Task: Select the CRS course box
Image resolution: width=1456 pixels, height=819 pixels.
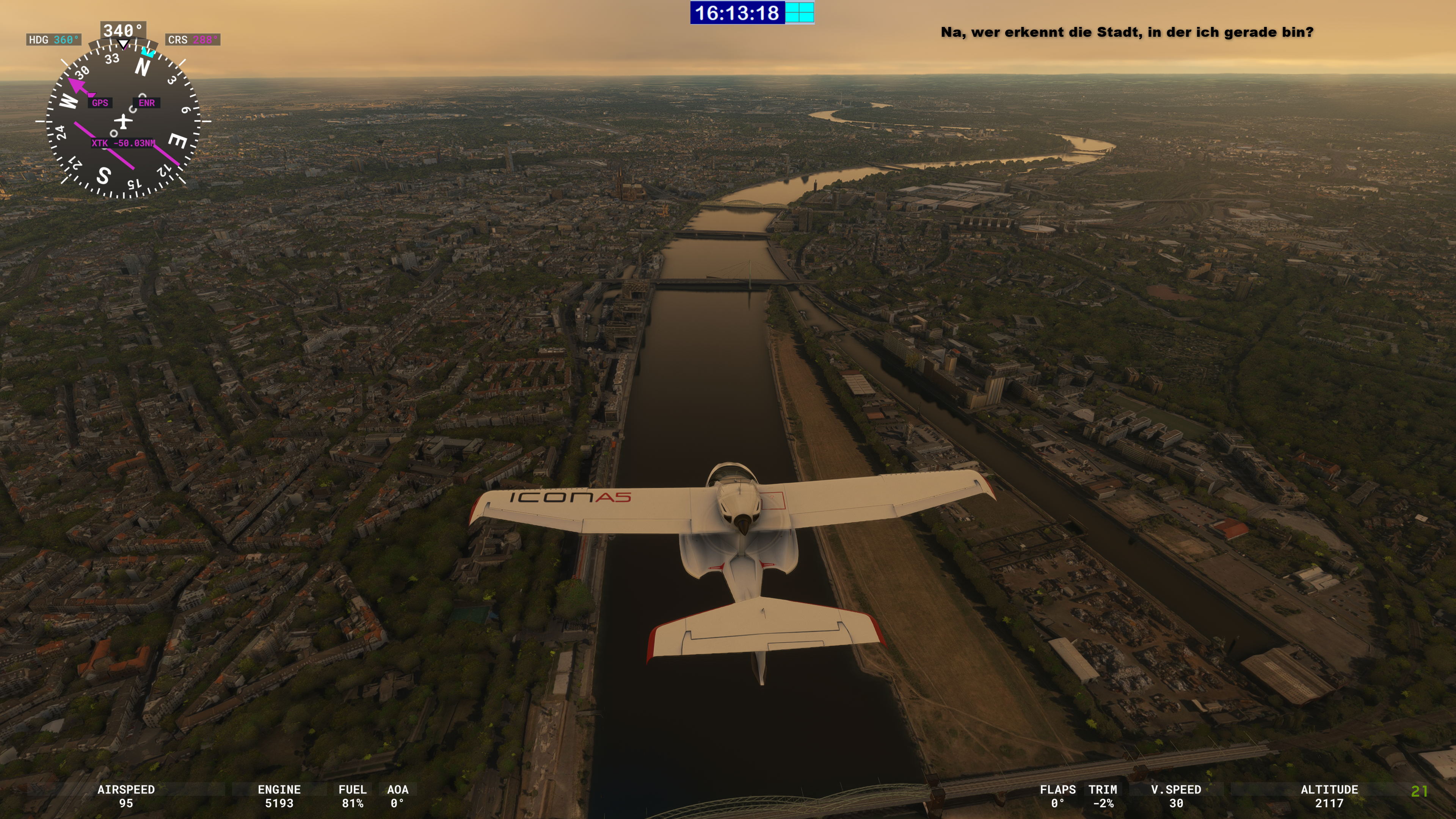Action: click(193, 39)
